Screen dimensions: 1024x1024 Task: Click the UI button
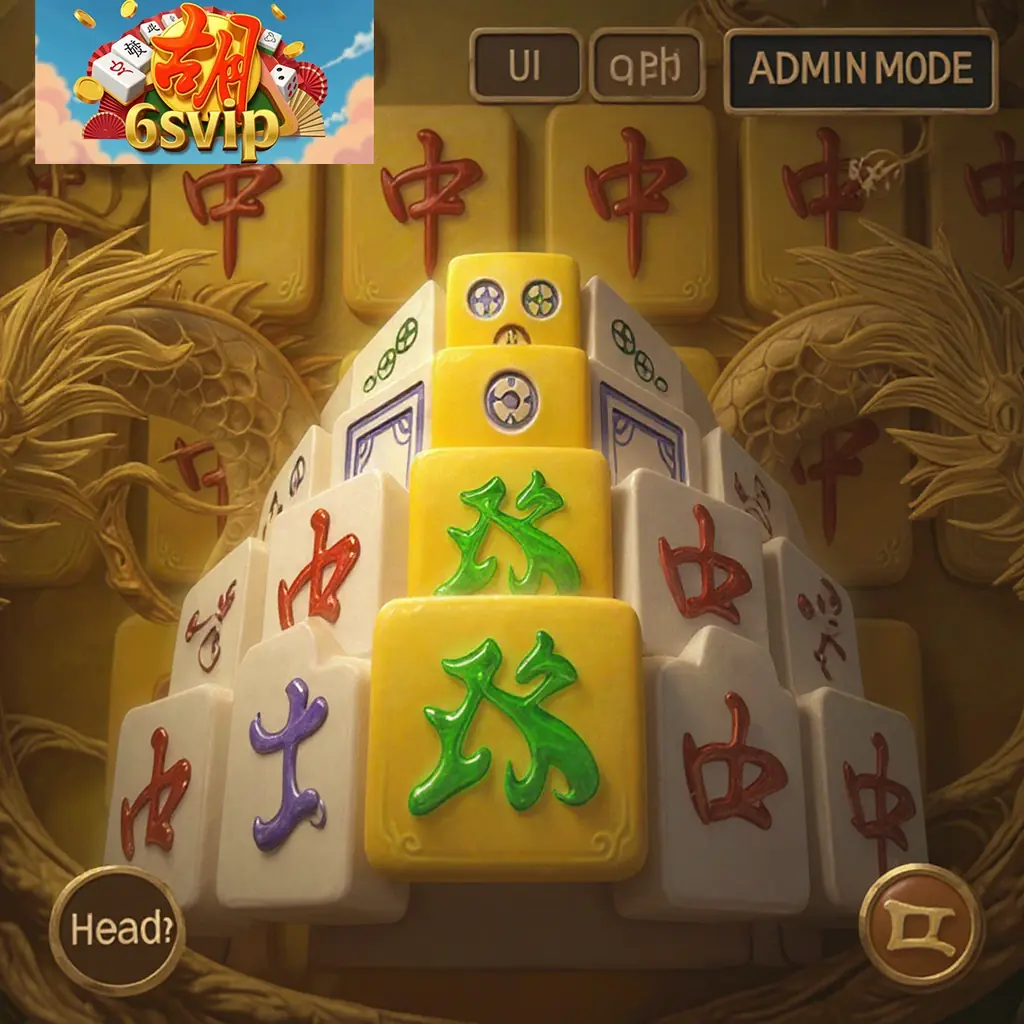[525, 66]
